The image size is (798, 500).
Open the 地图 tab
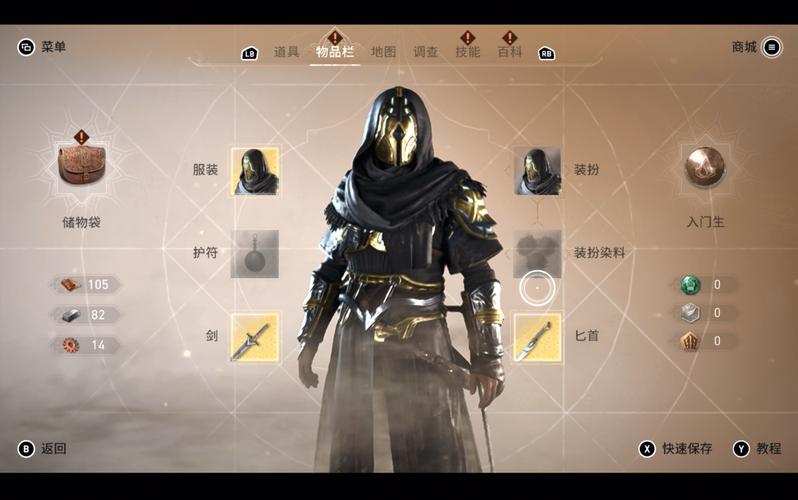pyautogui.click(x=383, y=52)
